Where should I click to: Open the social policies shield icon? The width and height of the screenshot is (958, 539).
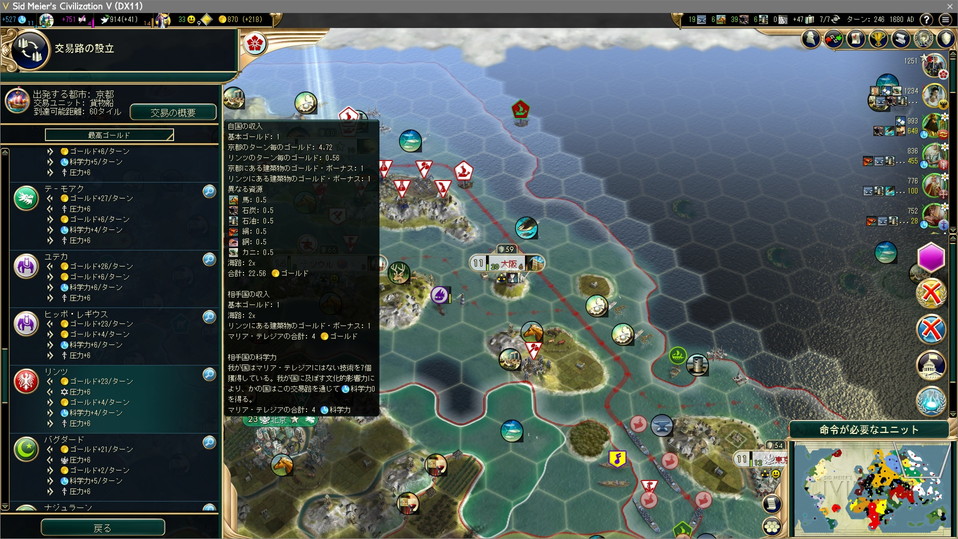click(946, 39)
